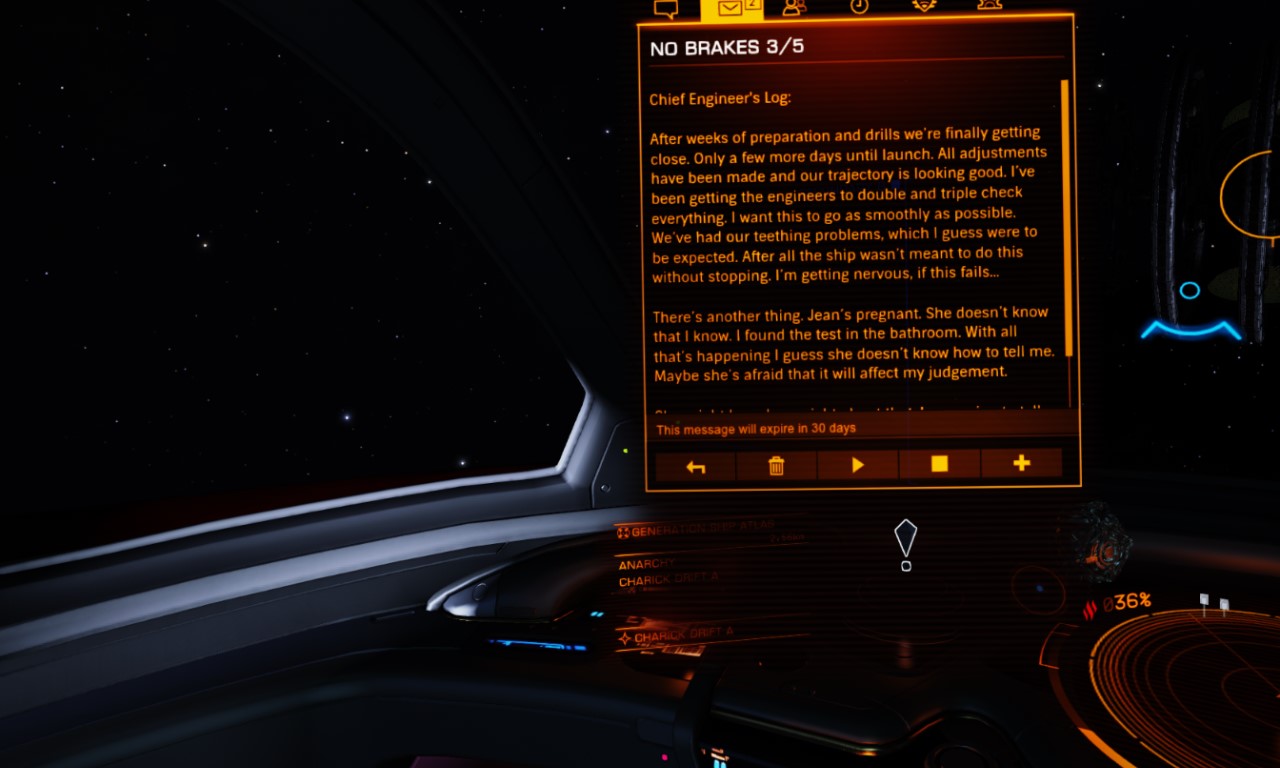This screenshot has width=1280, height=768.
Task: Open the clock history tab
Action: pyautogui.click(x=859, y=6)
